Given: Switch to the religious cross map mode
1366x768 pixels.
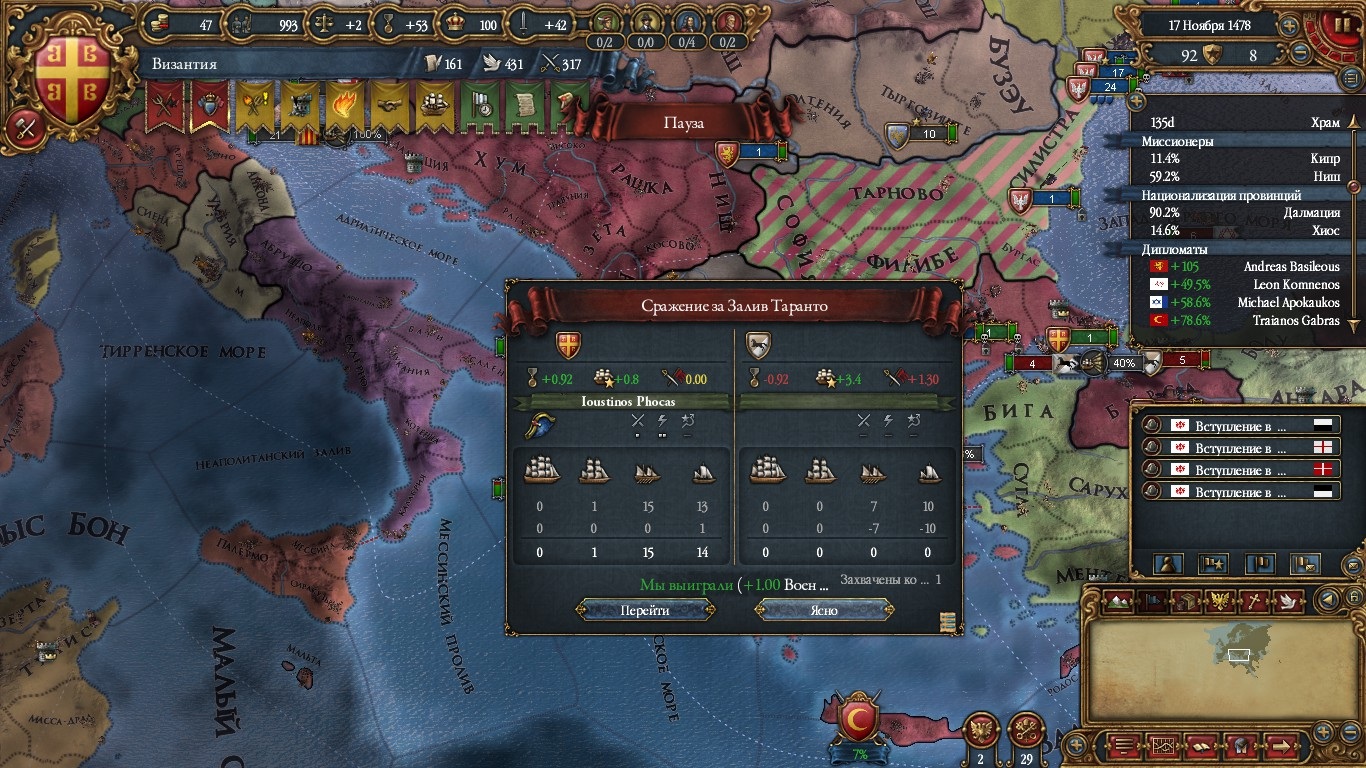Looking at the screenshot, I should 1254,601.
